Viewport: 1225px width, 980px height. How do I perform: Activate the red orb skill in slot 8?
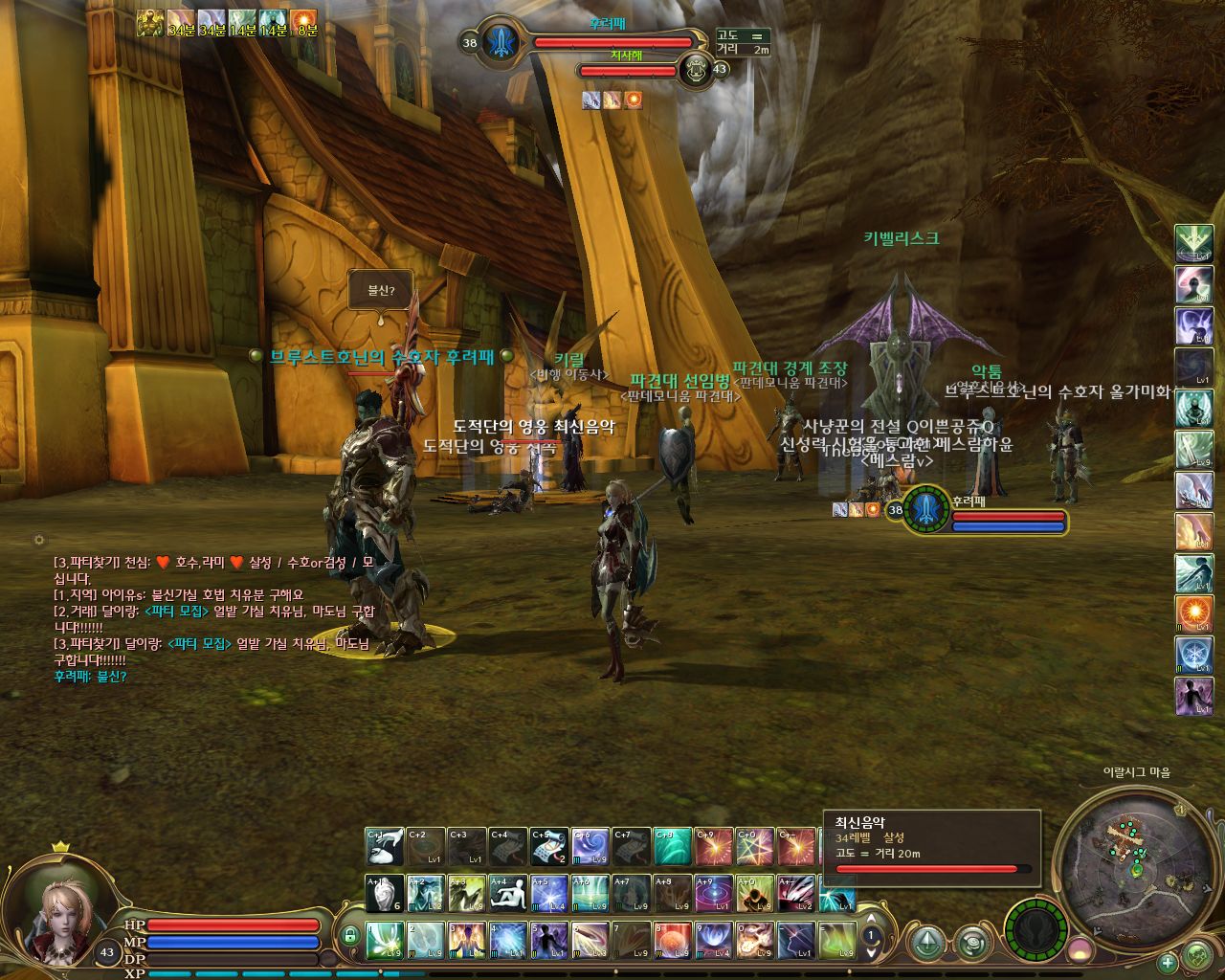[673, 941]
